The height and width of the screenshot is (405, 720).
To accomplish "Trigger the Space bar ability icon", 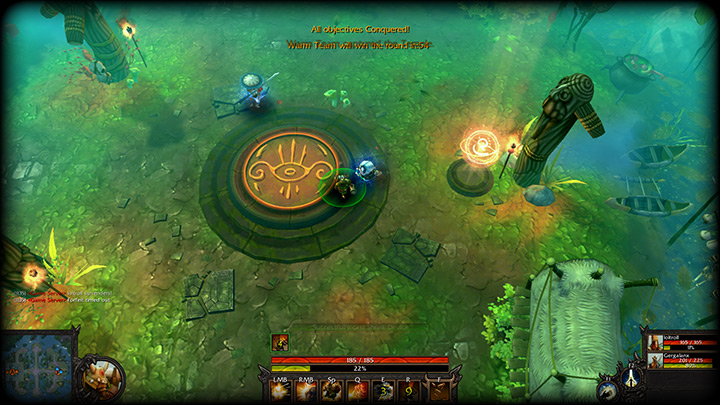I will click(x=332, y=391).
